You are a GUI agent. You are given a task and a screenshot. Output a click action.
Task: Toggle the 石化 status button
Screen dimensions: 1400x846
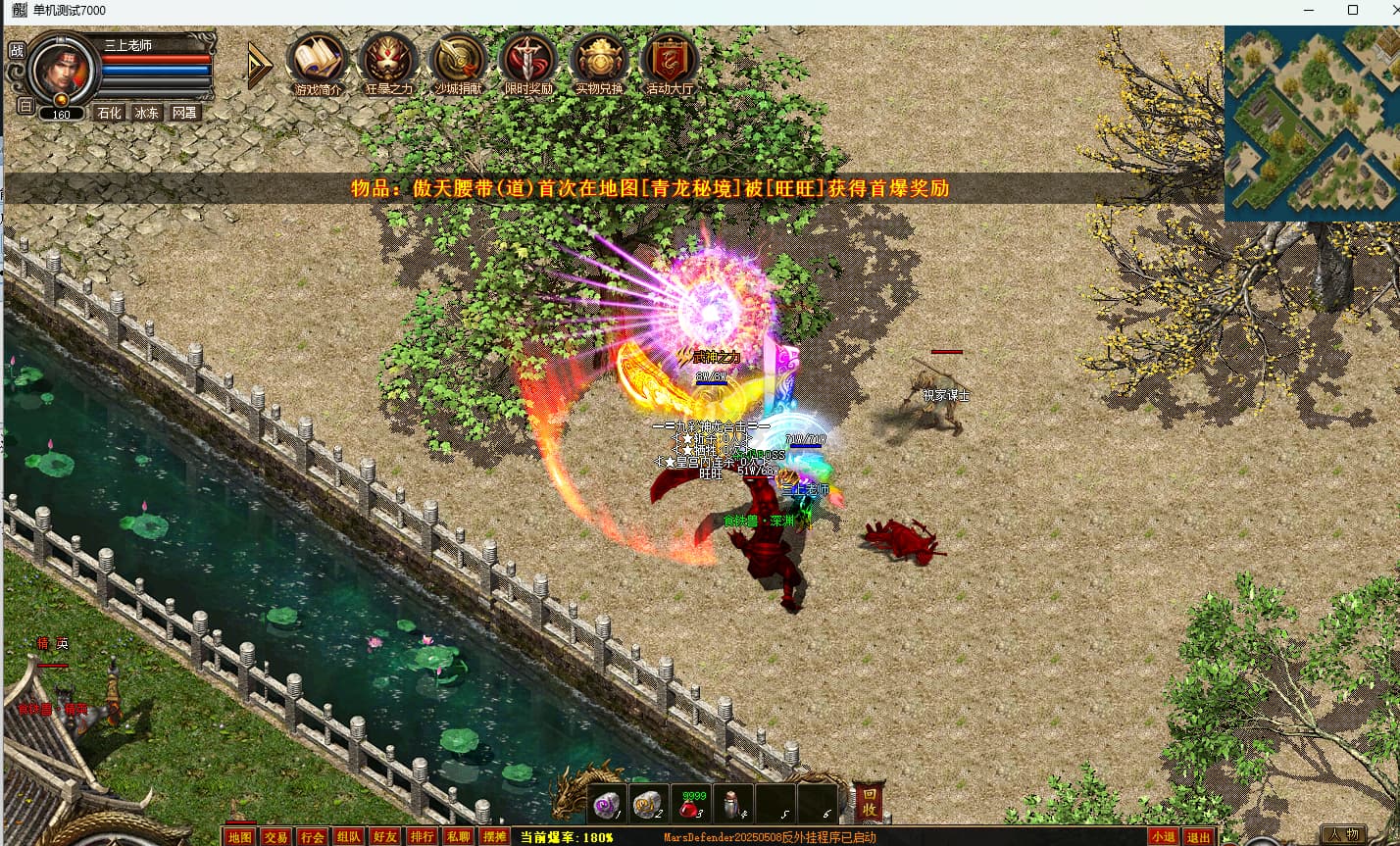[109, 113]
